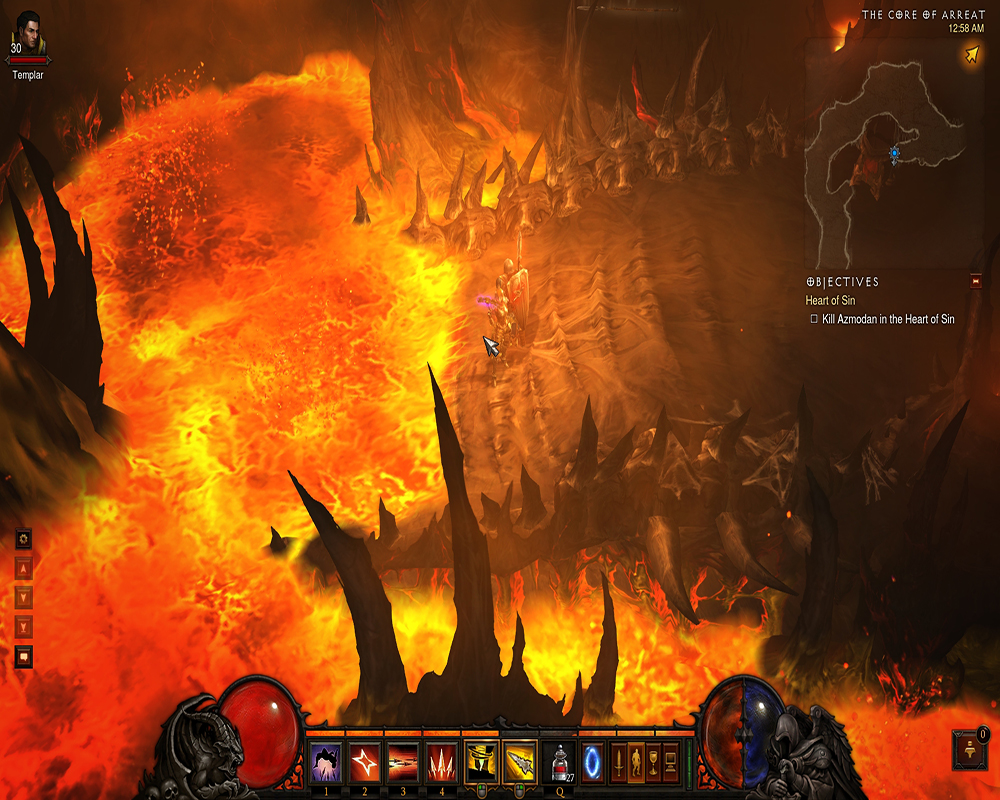Image resolution: width=1000 pixels, height=800 pixels.
Task: Open the chat speech bubble button
Action: pyautogui.click(x=24, y=657)
